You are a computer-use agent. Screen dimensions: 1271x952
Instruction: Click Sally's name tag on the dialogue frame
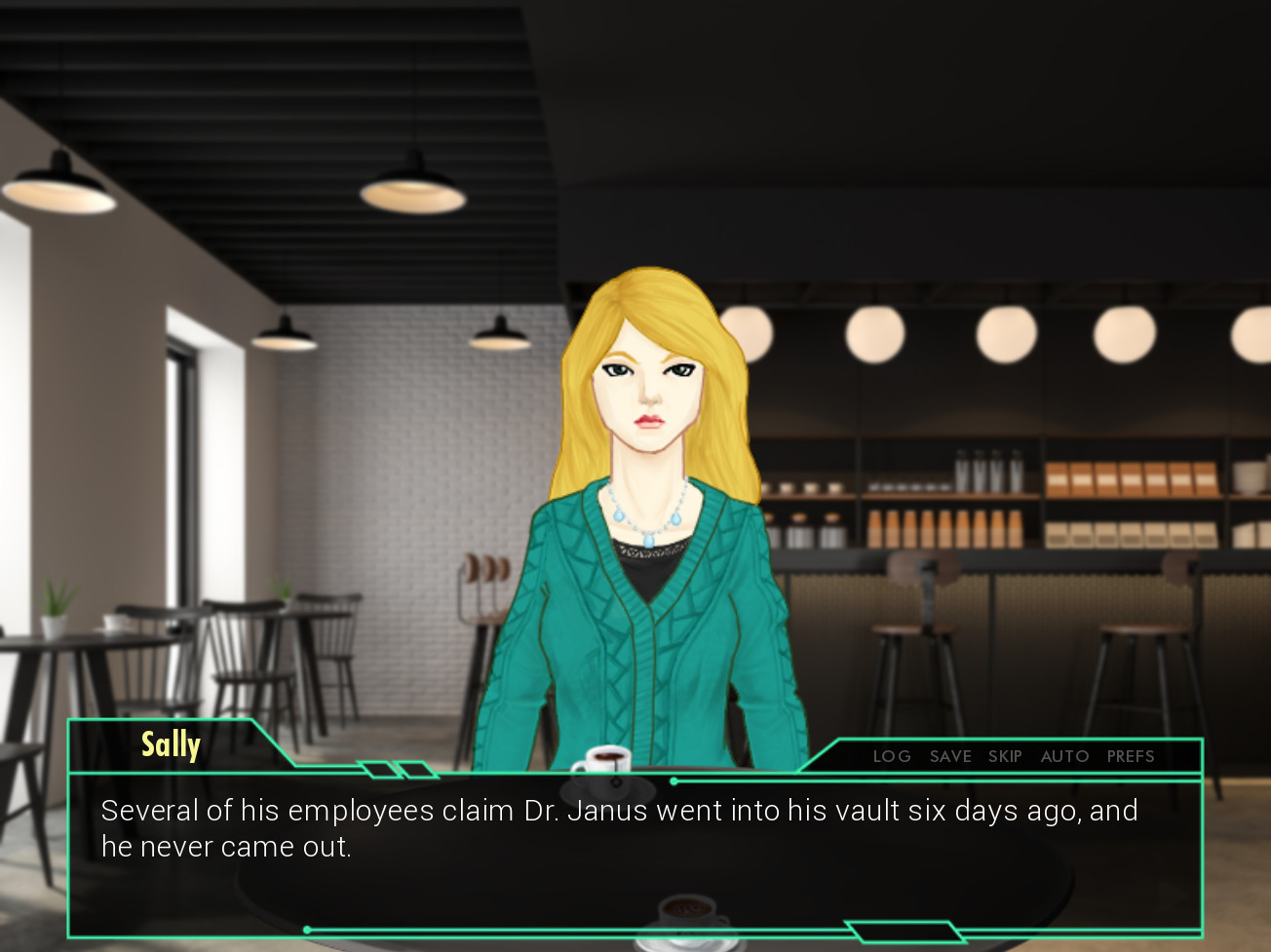171,743
